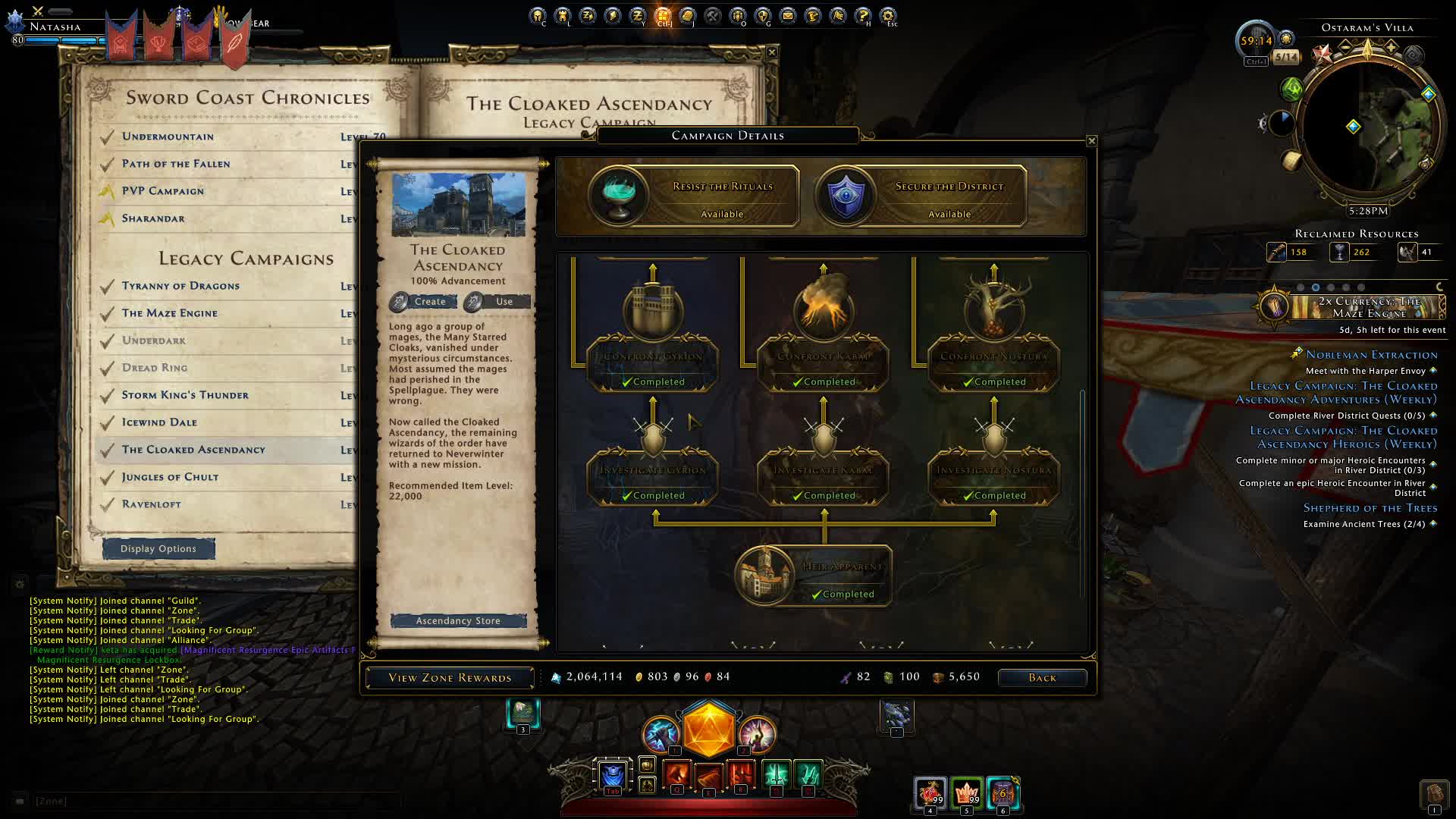Screen dimensions: 1456x819
Task: Open Nobleman Extraction quest tracker entry
Action: pyautogui.click(x=1371, y=355)
